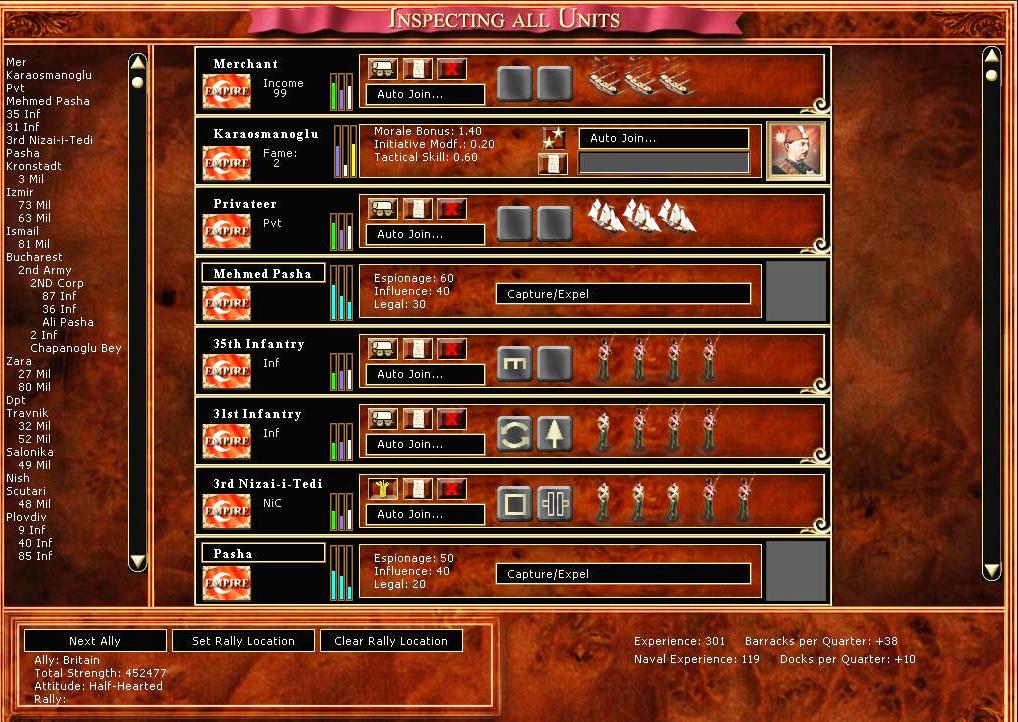The image size is (1018, 722).
Task: Click the 31st Infantry circular arrows icon
Action: click(x=514, y=434)
